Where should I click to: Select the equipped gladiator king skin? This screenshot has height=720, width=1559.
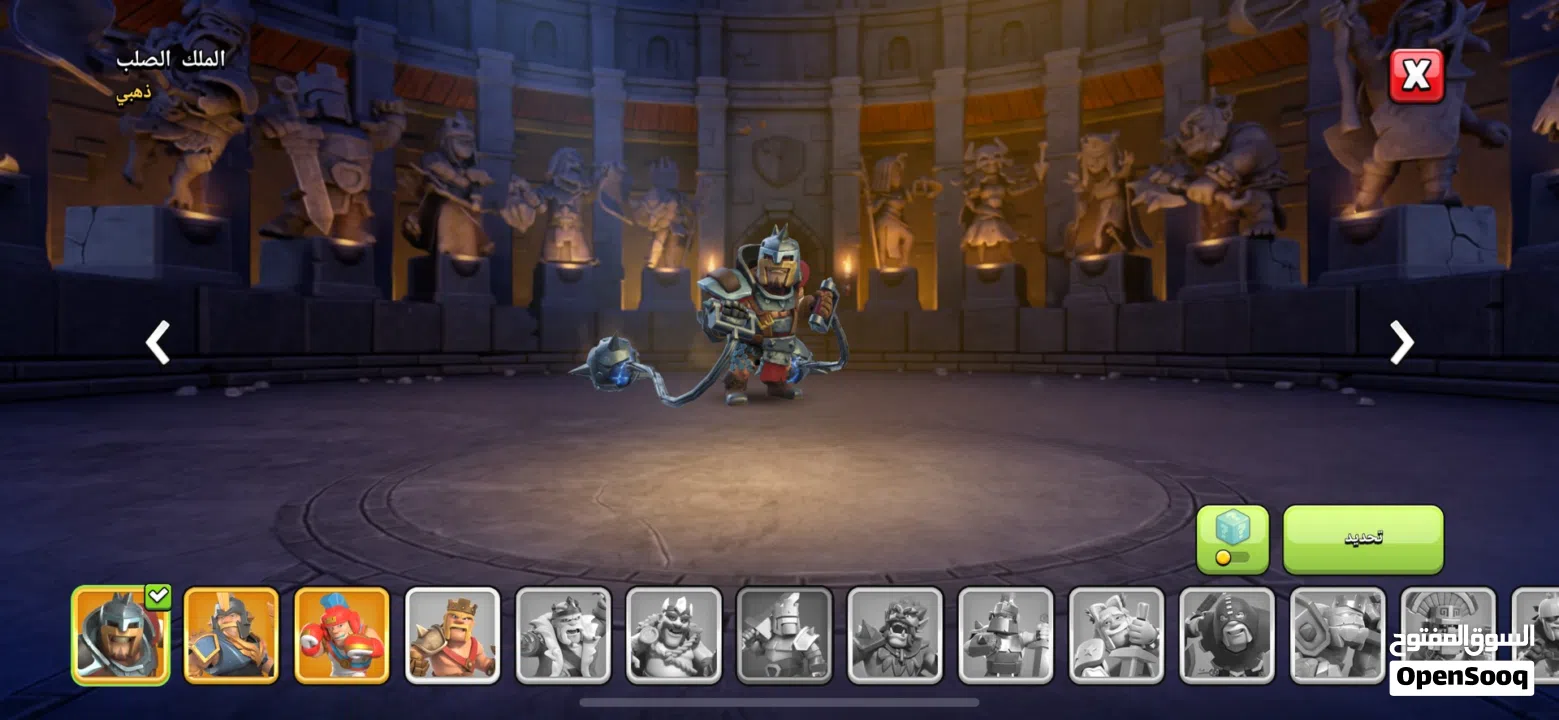[121, 635]
